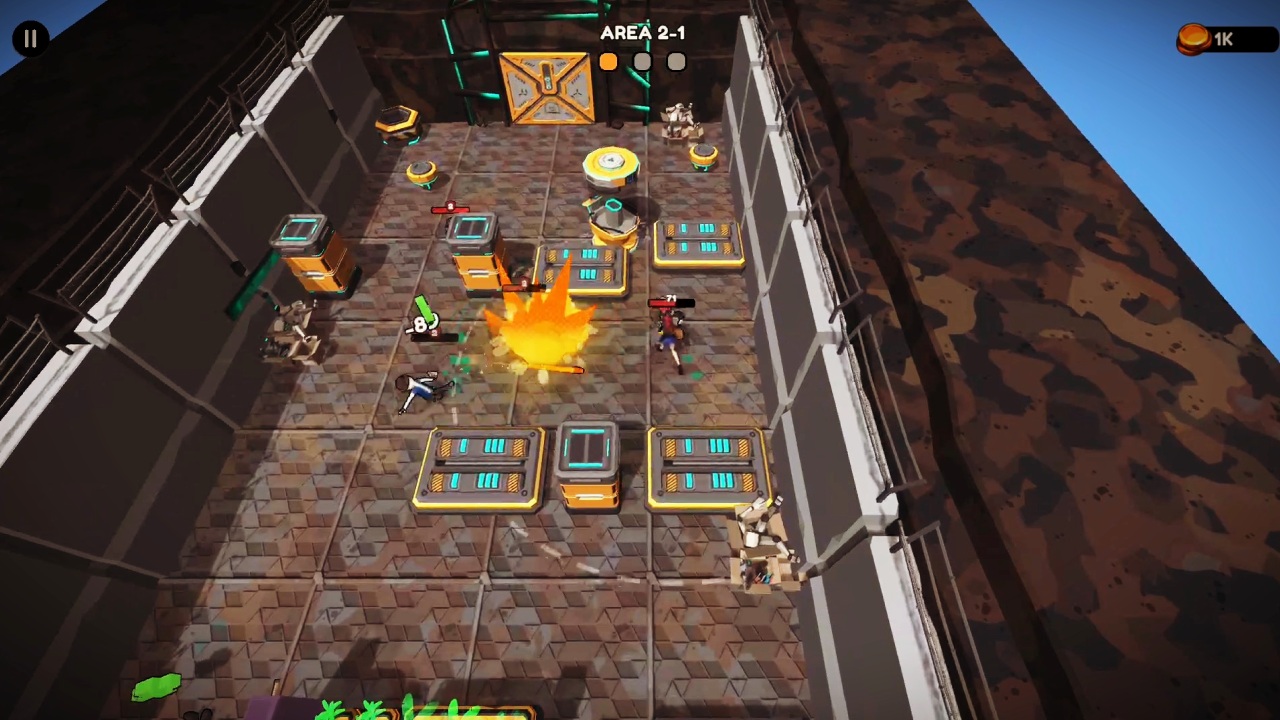Click the pause icon in top-left corner
This screenshot has height=720, width=1280.
tap(29, 38)
